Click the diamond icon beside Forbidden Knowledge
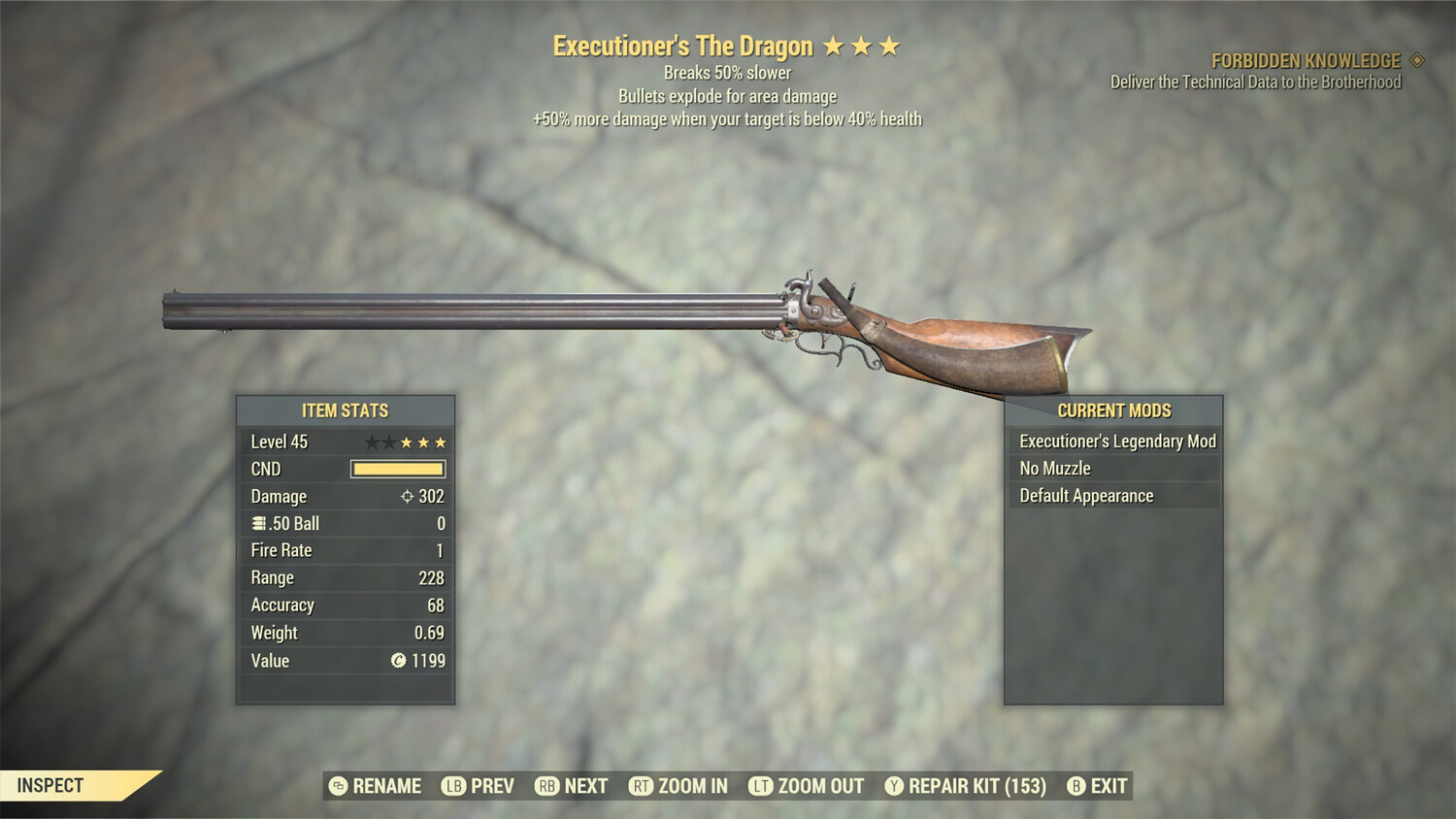The image size is (1456, 819). 1419,60
